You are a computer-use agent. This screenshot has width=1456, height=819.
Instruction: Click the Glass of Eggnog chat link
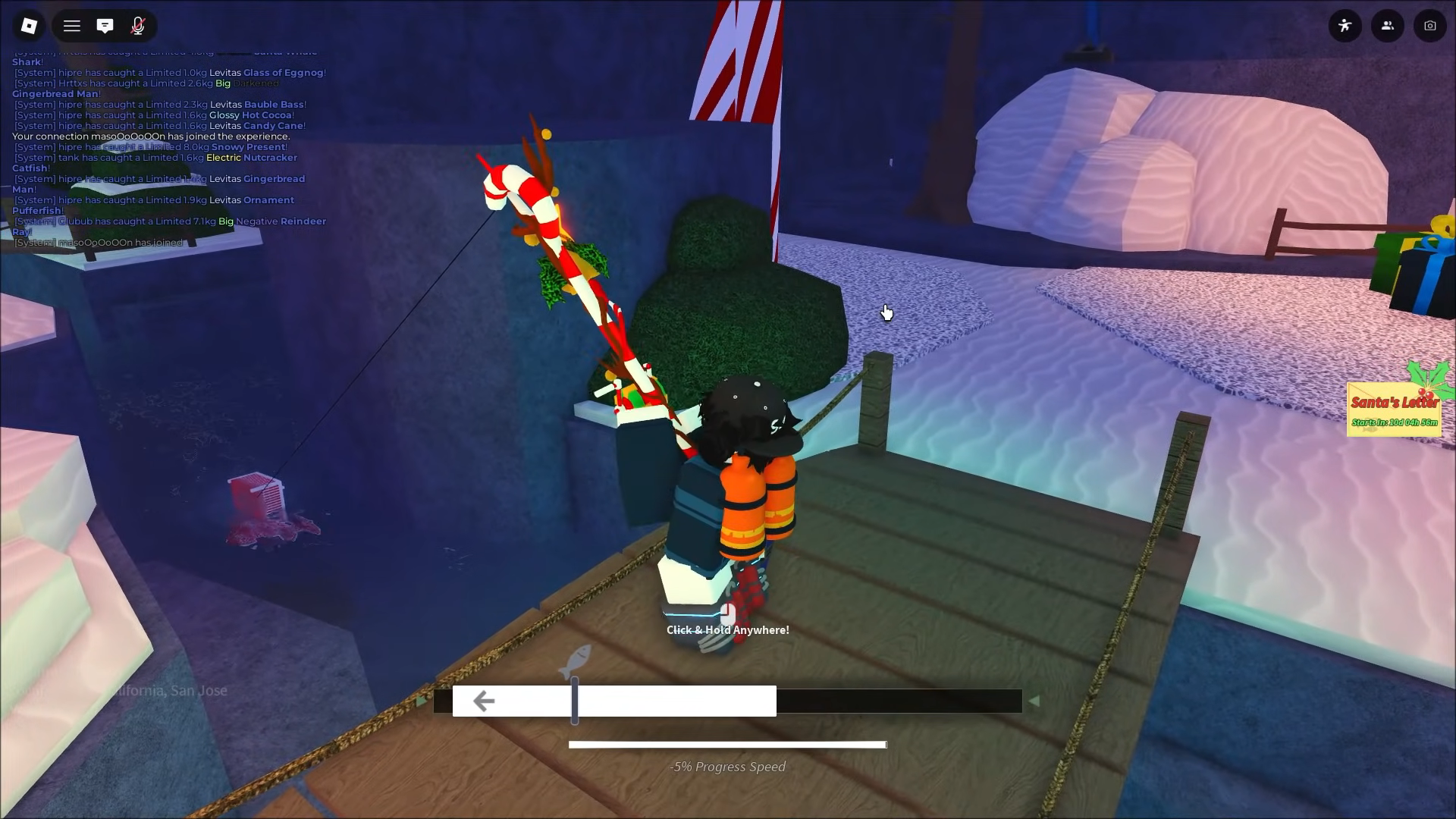[x=283, y=72]
